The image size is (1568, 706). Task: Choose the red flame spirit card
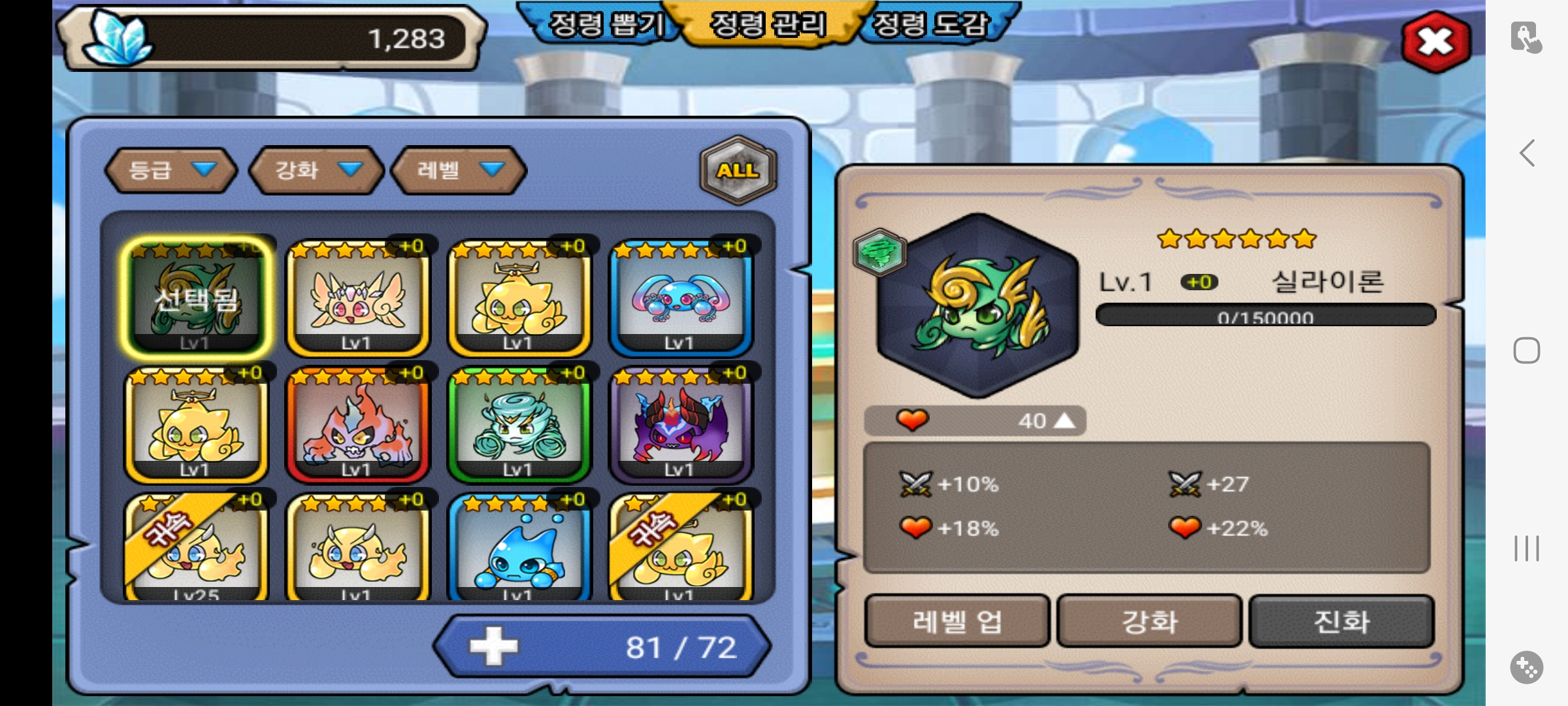click(x=357, y=425)
